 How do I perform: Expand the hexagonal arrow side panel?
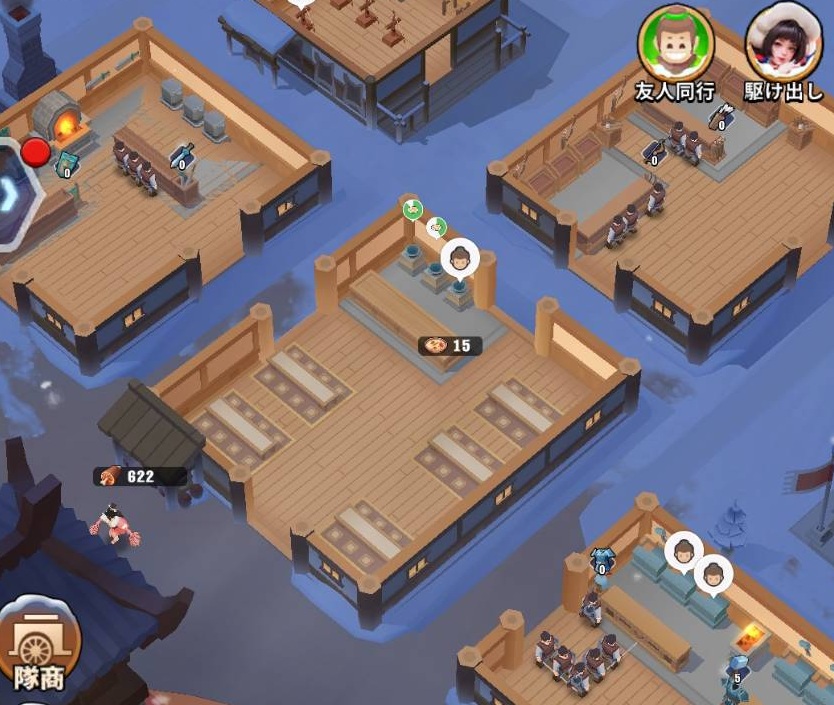14,197
